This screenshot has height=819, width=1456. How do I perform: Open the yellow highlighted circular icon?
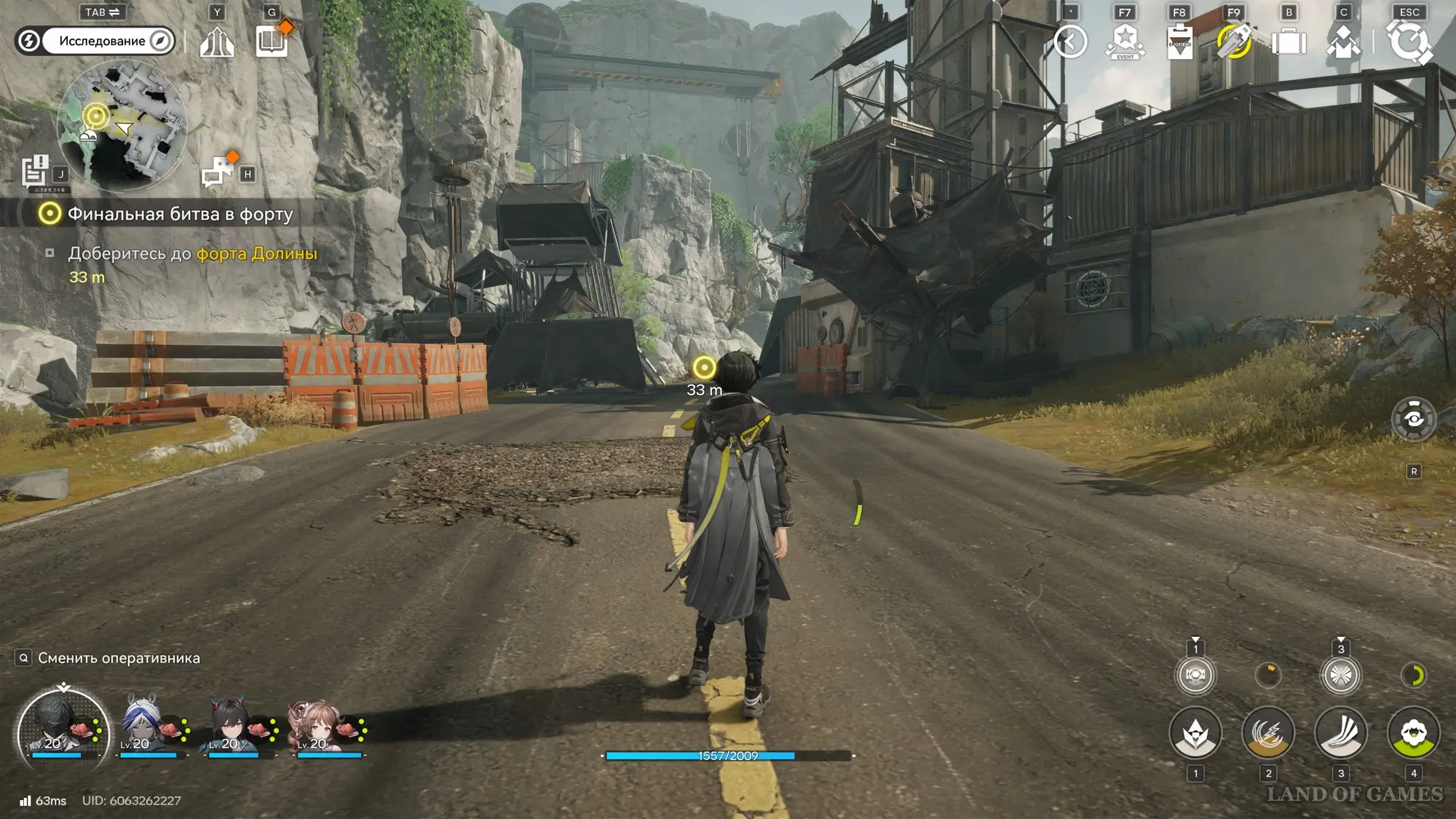1234,41
